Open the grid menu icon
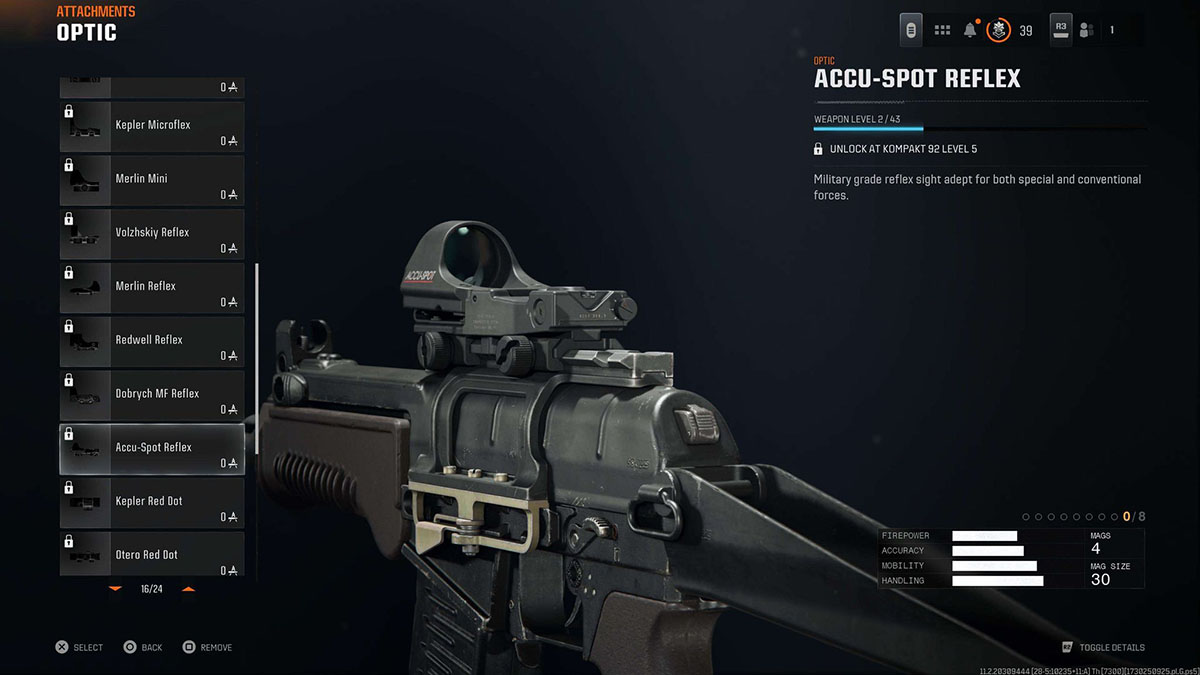 pos(942,30)
